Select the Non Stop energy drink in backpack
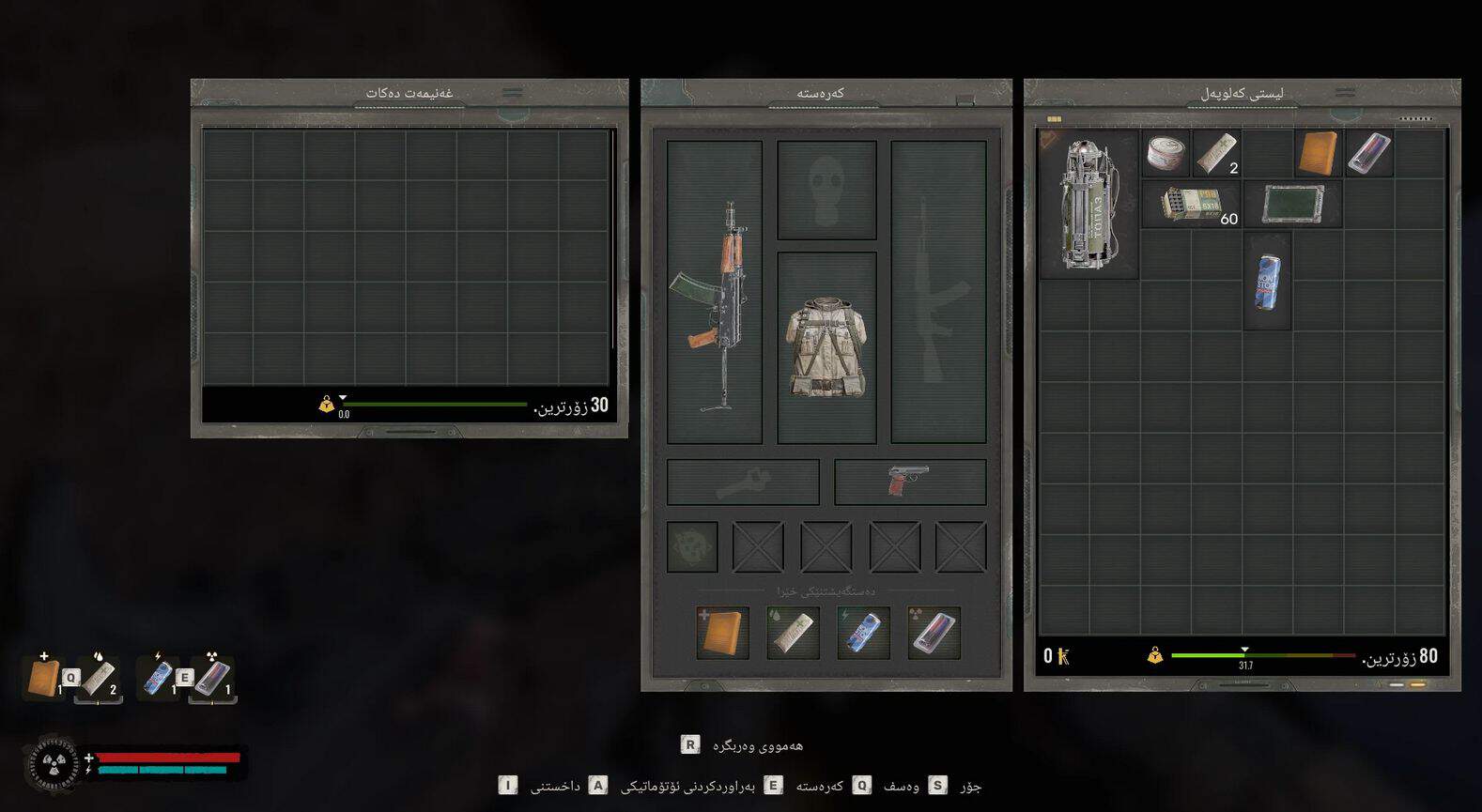This screenshot has height=812, width=1482. point(1267,281)
